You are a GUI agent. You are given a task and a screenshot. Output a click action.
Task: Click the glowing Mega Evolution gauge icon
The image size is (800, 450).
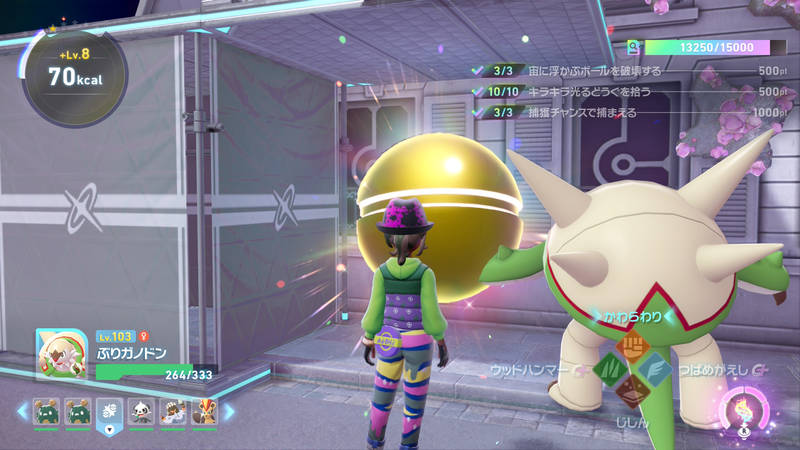744,412
